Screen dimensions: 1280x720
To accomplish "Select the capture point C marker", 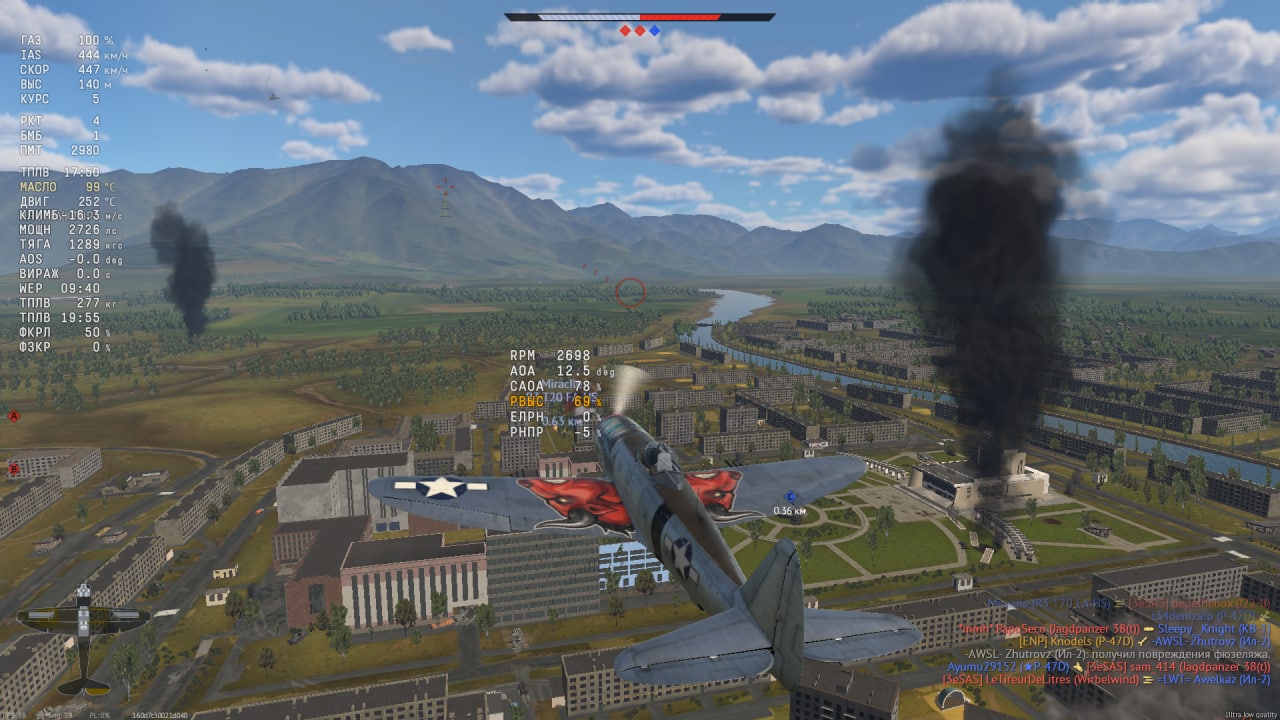I will (x=790, y=497).
